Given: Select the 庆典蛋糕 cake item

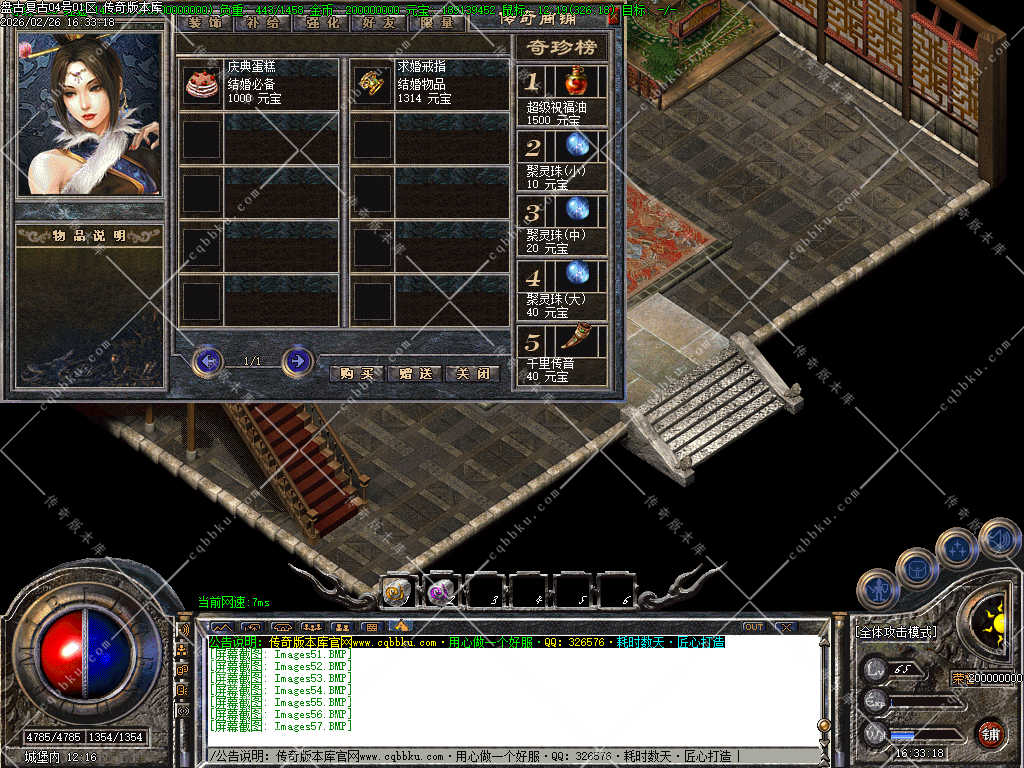Looking at the screenshot, I should pos(201,85).
